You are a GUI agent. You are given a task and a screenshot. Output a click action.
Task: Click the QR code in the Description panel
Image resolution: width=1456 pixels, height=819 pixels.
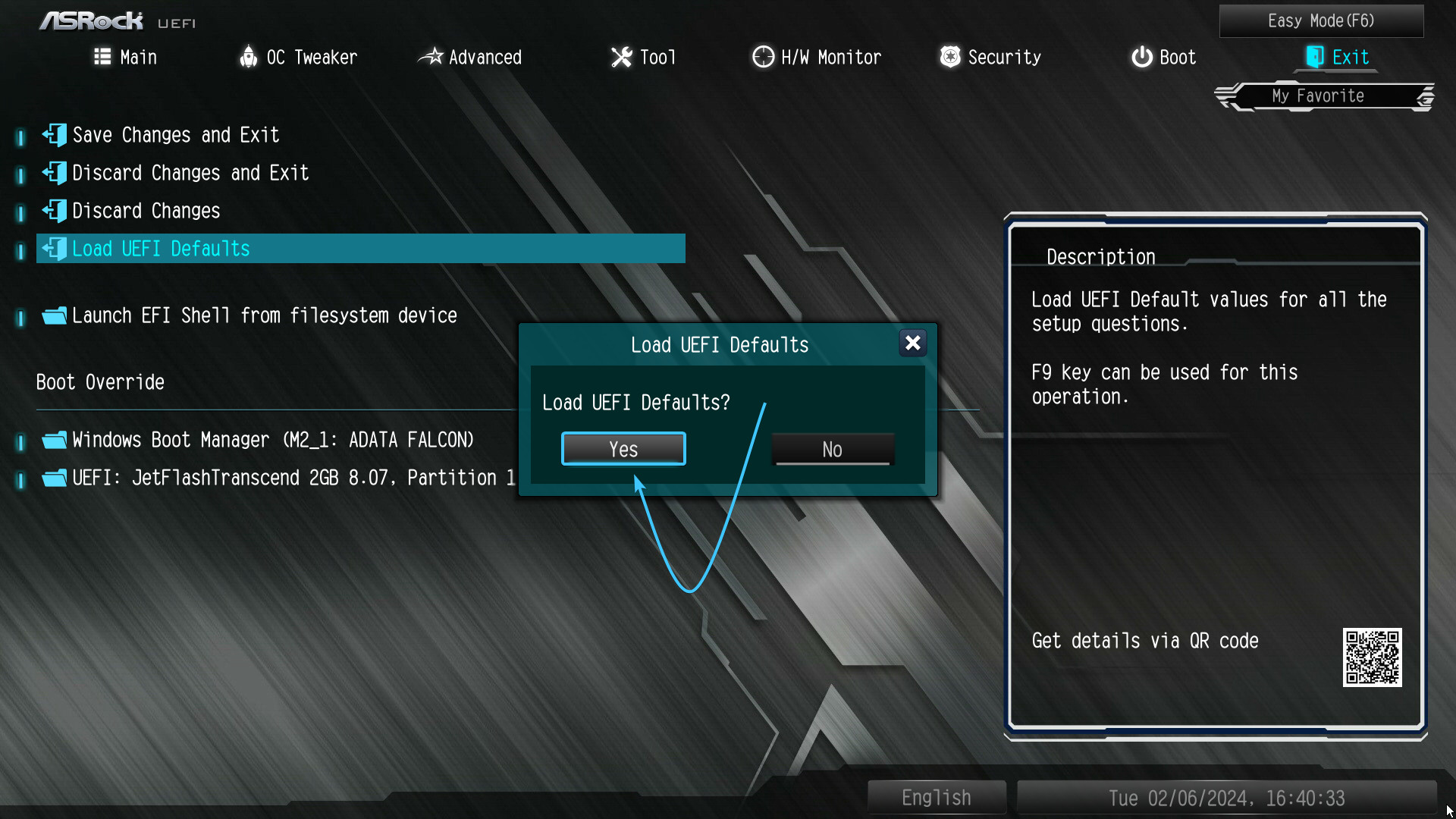coord(1373,658)
